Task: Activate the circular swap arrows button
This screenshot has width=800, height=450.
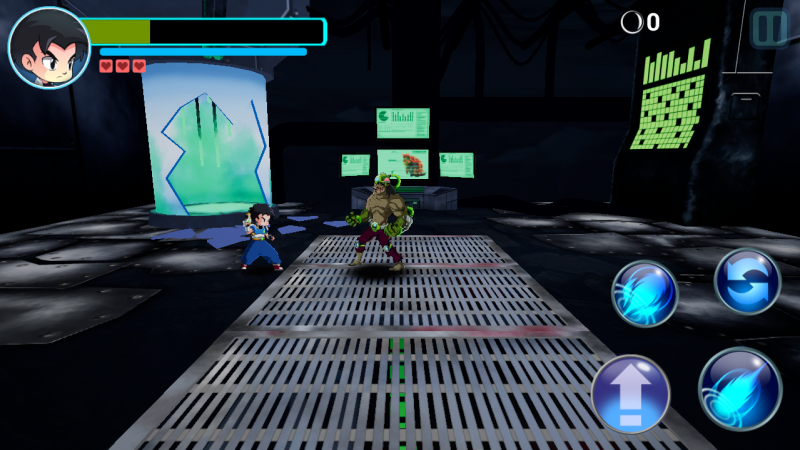Action: pyautogui.click(x=747, y=281)
